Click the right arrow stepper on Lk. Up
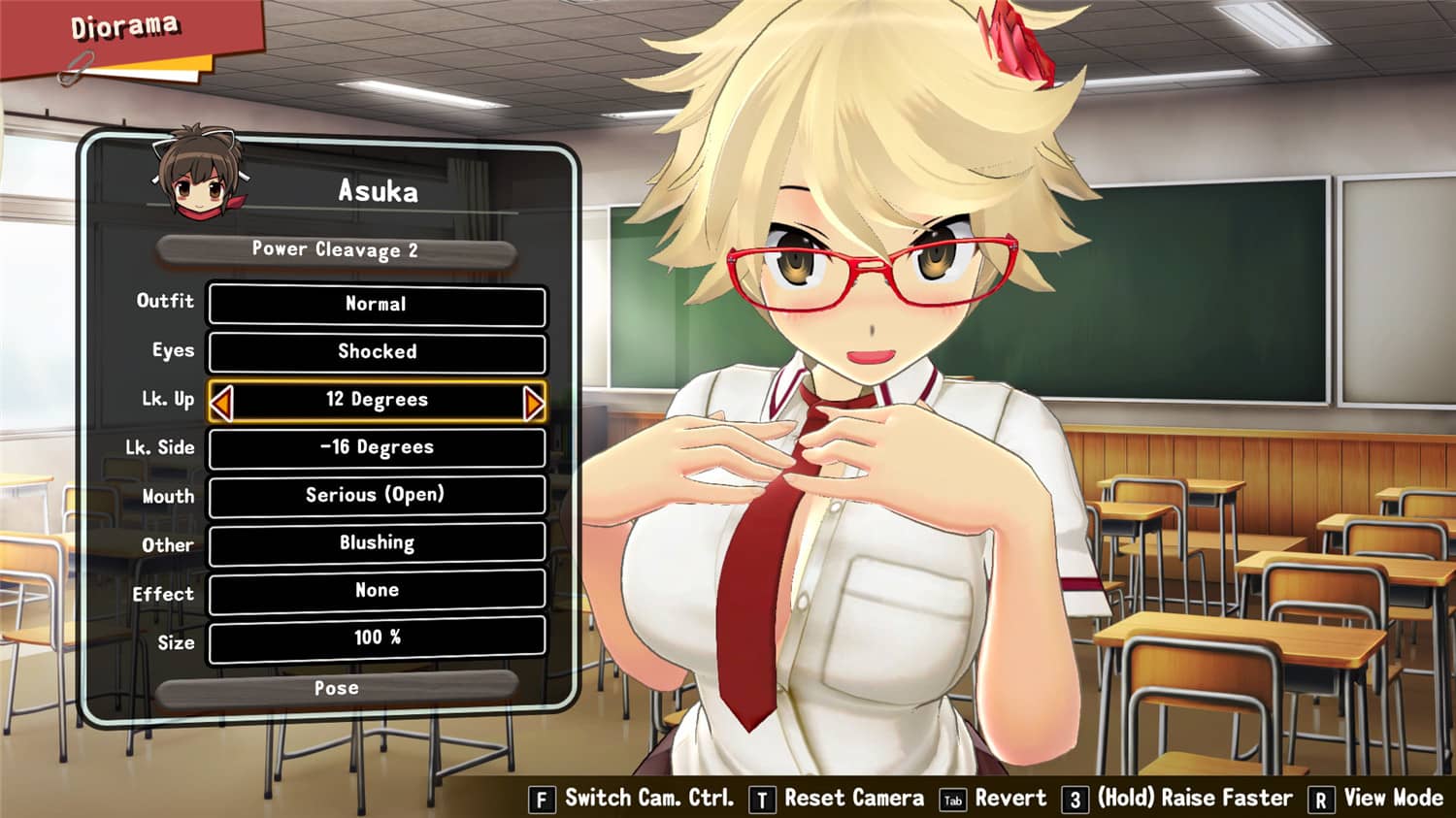Viewport: 1456px width, 818px height. pos(532,399)
